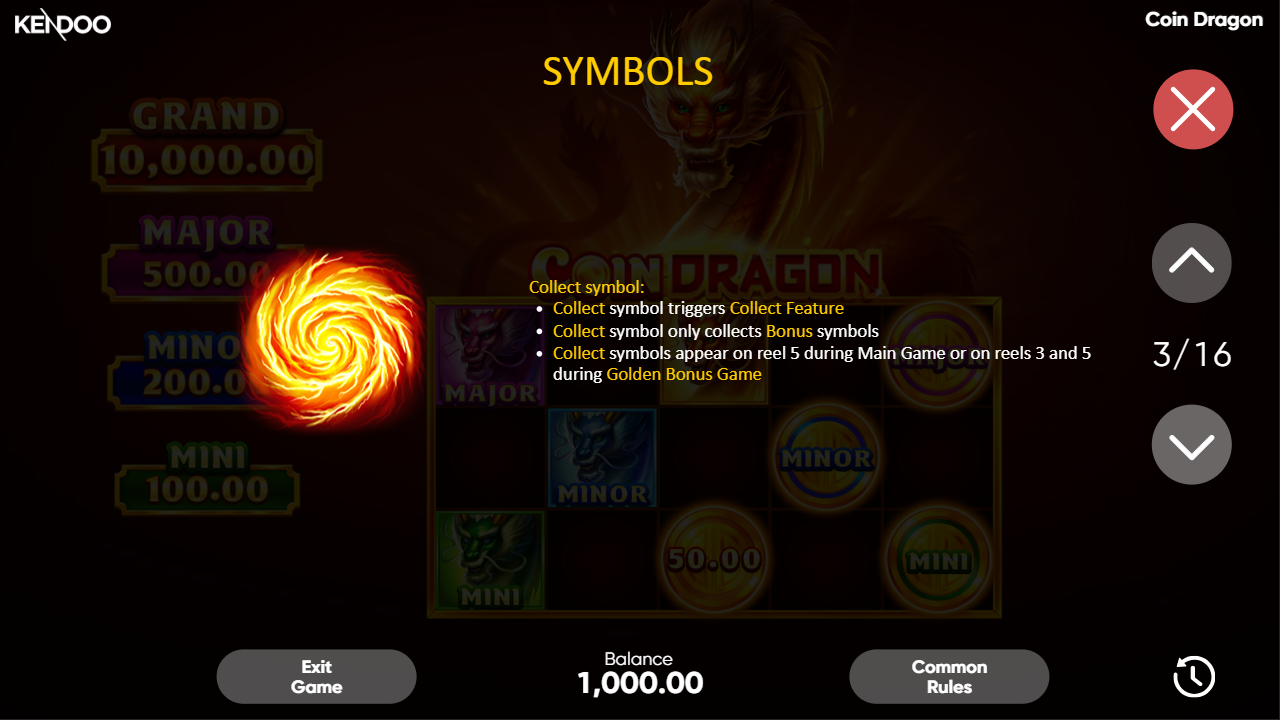Click the GRAND 10,000.00 jackpot badge
1280x720 pixels.
pyautogui.click(x=206, y=135)
